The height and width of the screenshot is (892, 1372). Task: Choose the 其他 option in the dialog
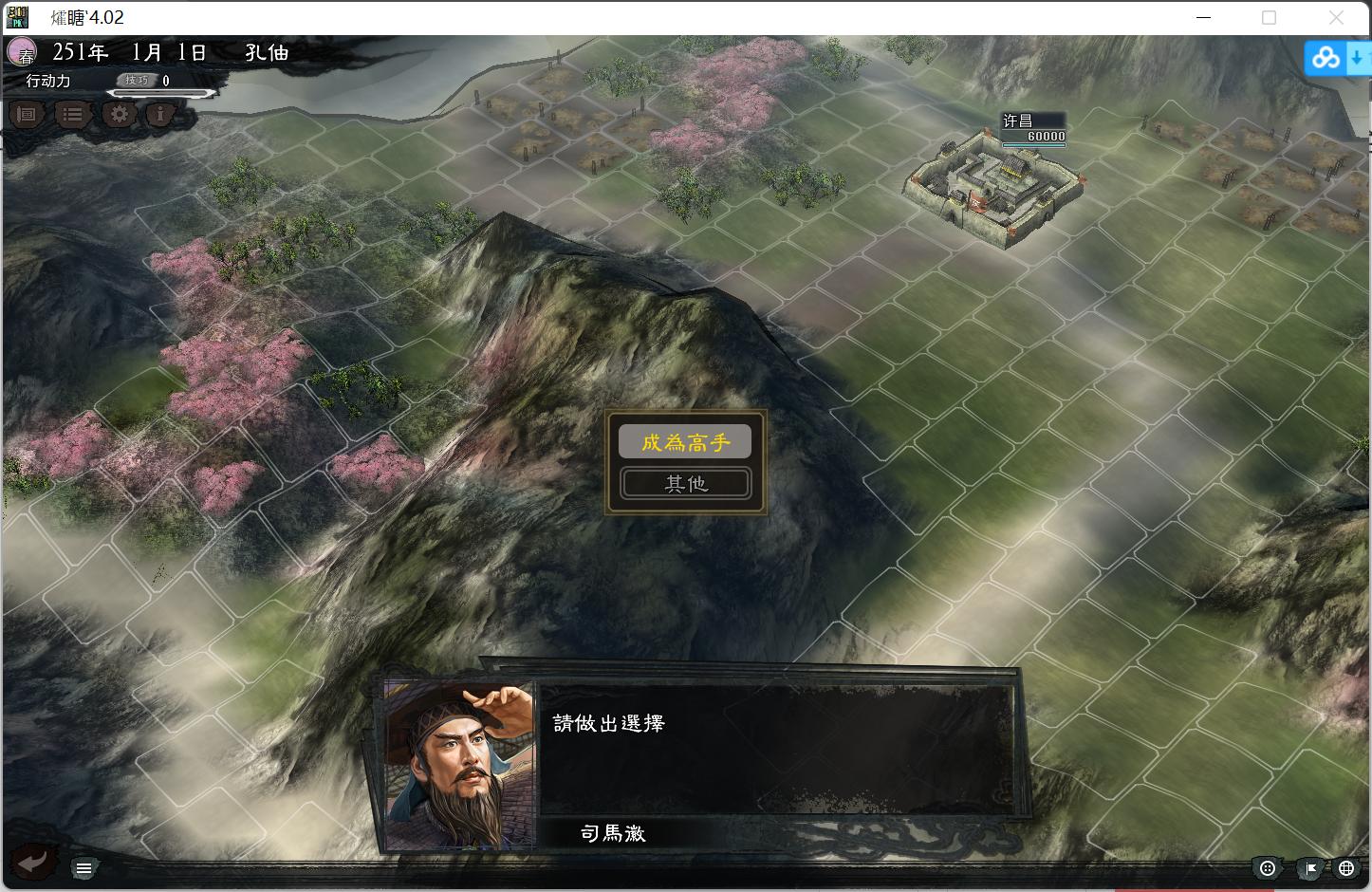(685, 483)
